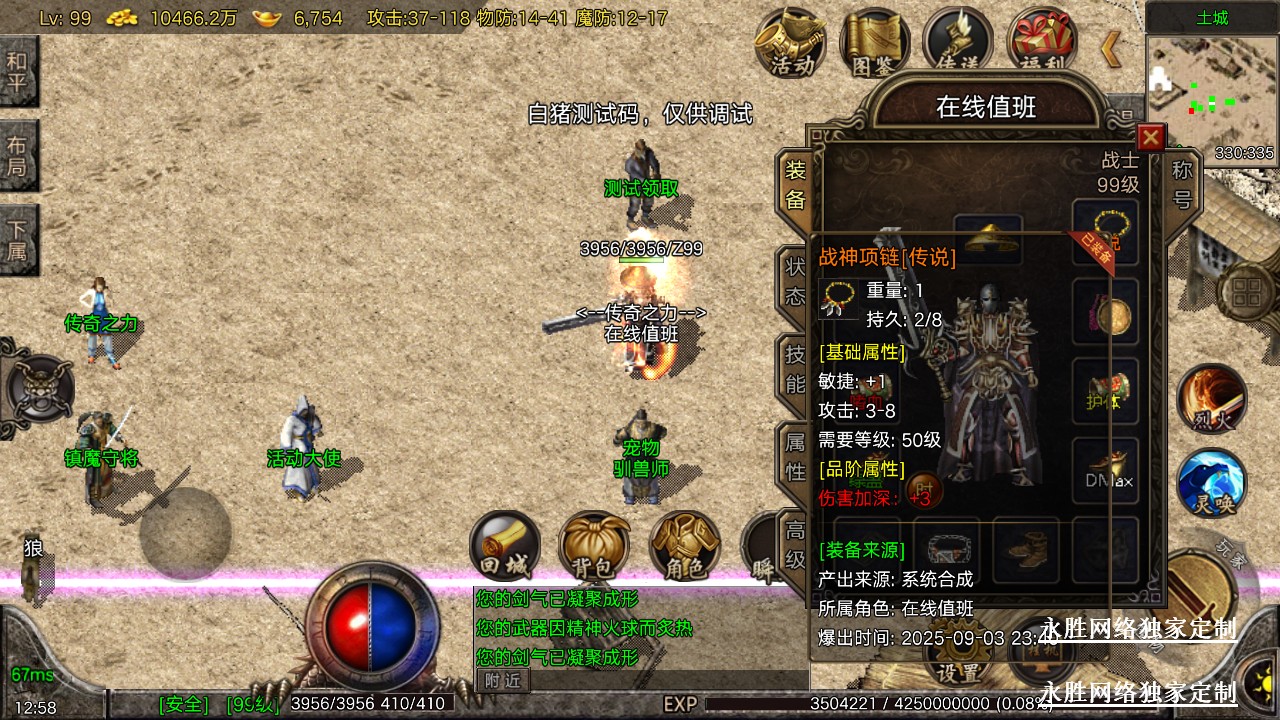Open the 活动 events menu

click(791, 42)
